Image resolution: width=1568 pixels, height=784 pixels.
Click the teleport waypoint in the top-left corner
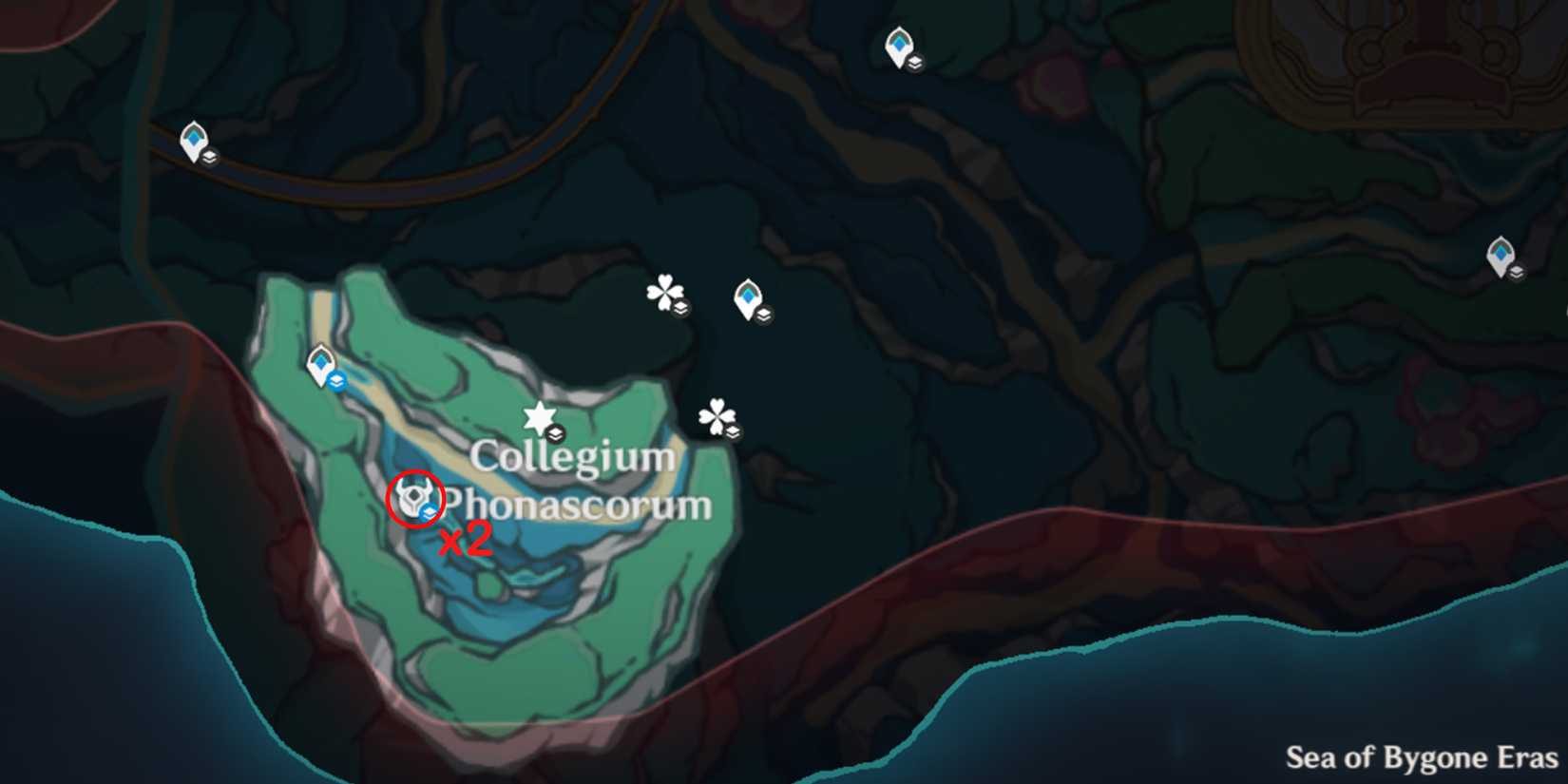pos(195,139)
